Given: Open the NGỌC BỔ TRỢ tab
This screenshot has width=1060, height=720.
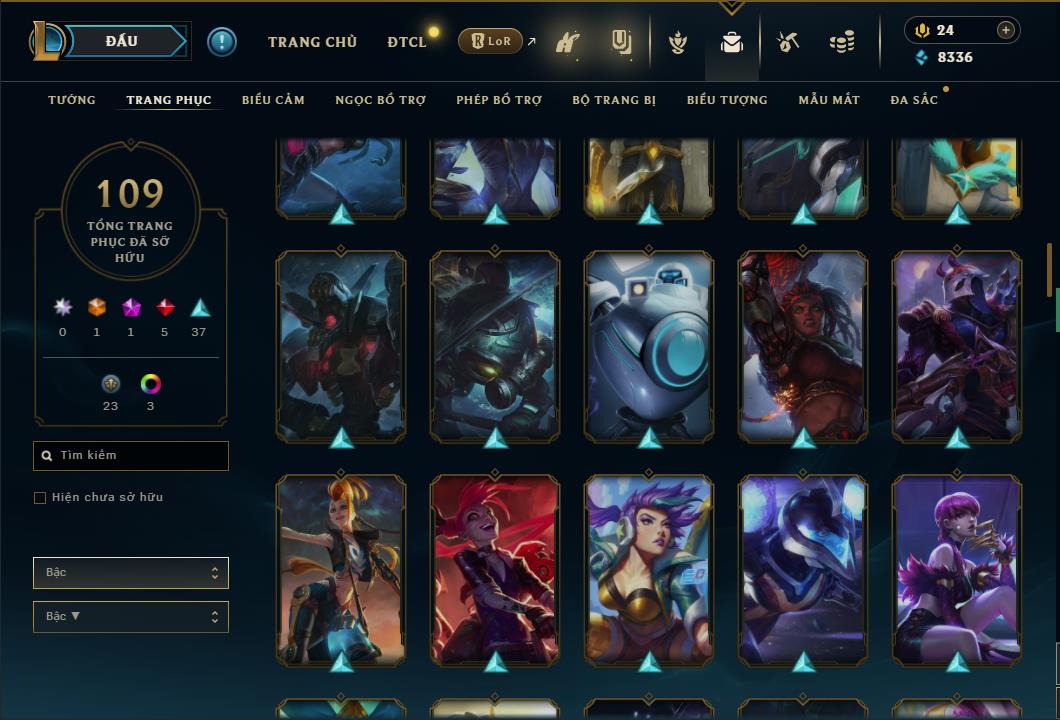Looking at the screenshot, I should coord(380,100).
